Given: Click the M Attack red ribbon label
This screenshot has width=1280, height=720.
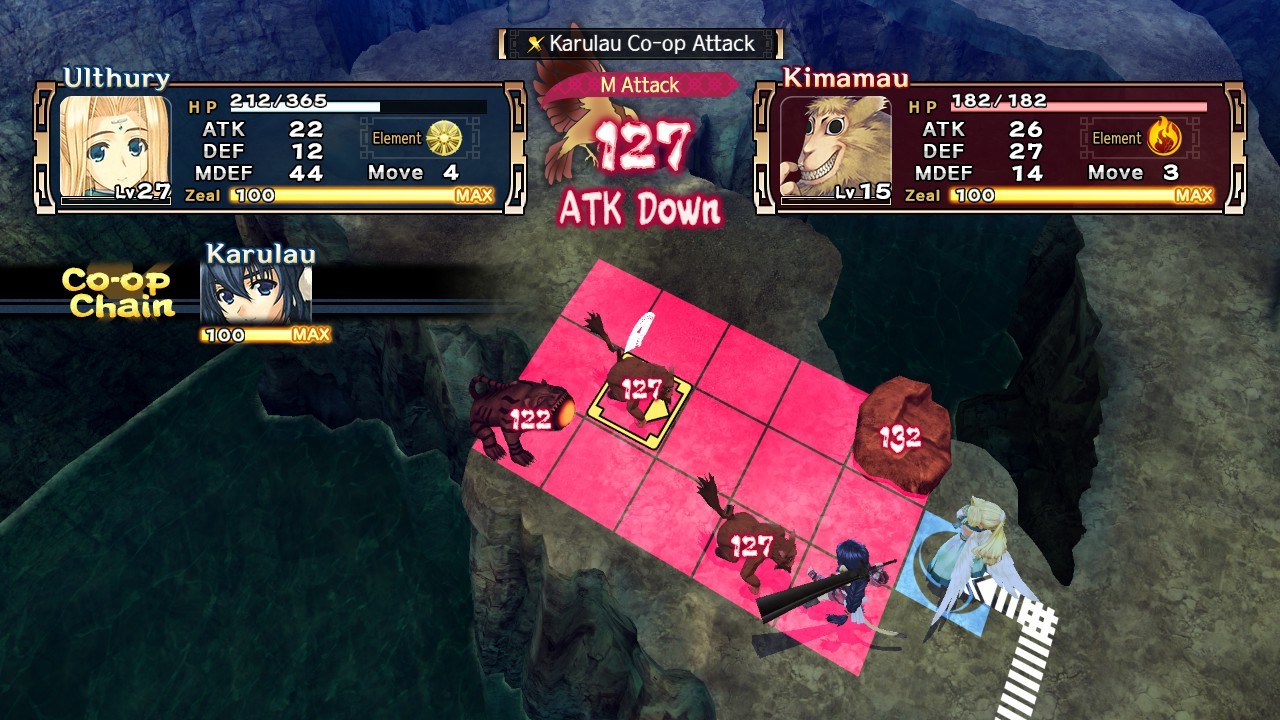Looking at the screenshot, I should (643, 85).
